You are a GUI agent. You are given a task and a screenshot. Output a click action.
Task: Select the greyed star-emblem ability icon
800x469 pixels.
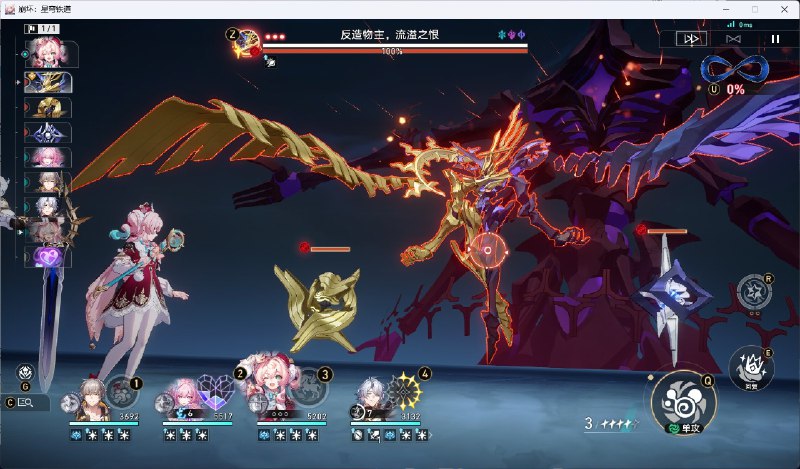click(753, 291)
